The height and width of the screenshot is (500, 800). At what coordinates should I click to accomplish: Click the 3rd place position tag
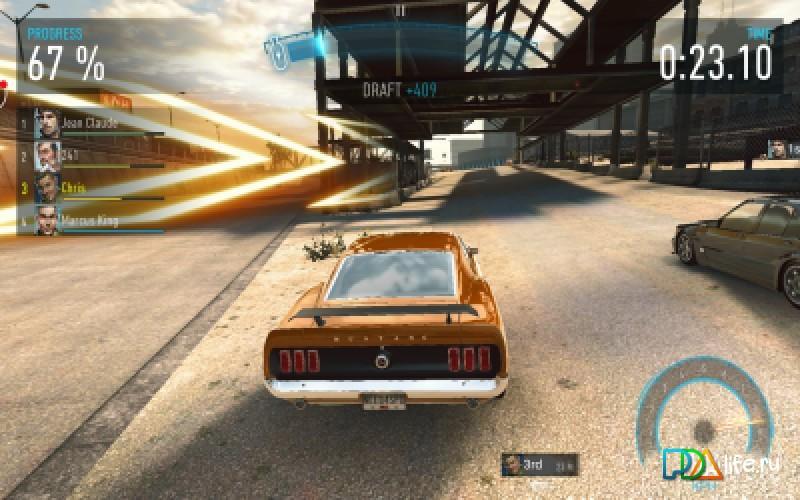pyautogui.click(x=540, y=464)
